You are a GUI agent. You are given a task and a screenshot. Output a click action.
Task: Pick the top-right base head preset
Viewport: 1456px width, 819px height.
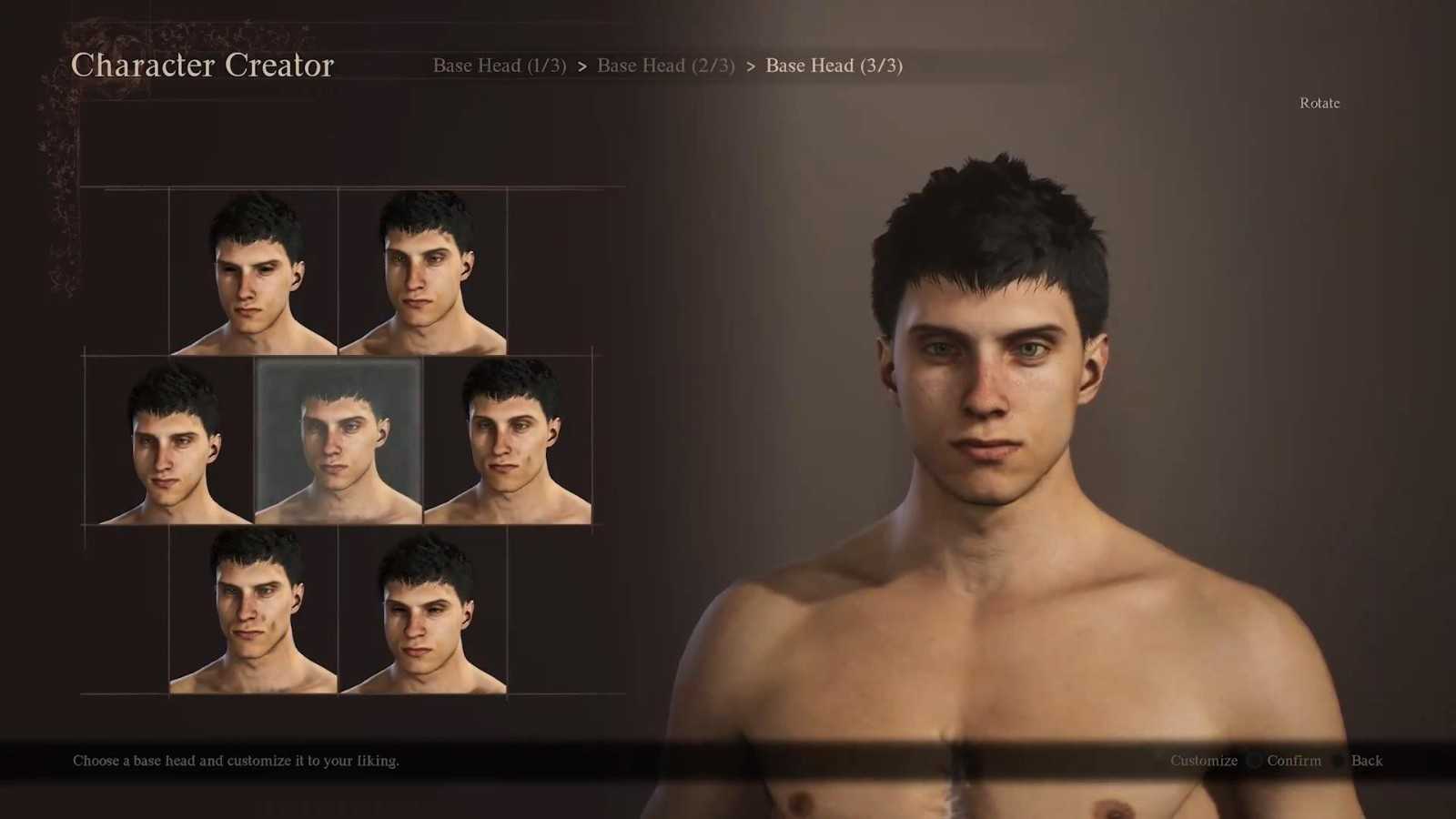tap(422, 271)
